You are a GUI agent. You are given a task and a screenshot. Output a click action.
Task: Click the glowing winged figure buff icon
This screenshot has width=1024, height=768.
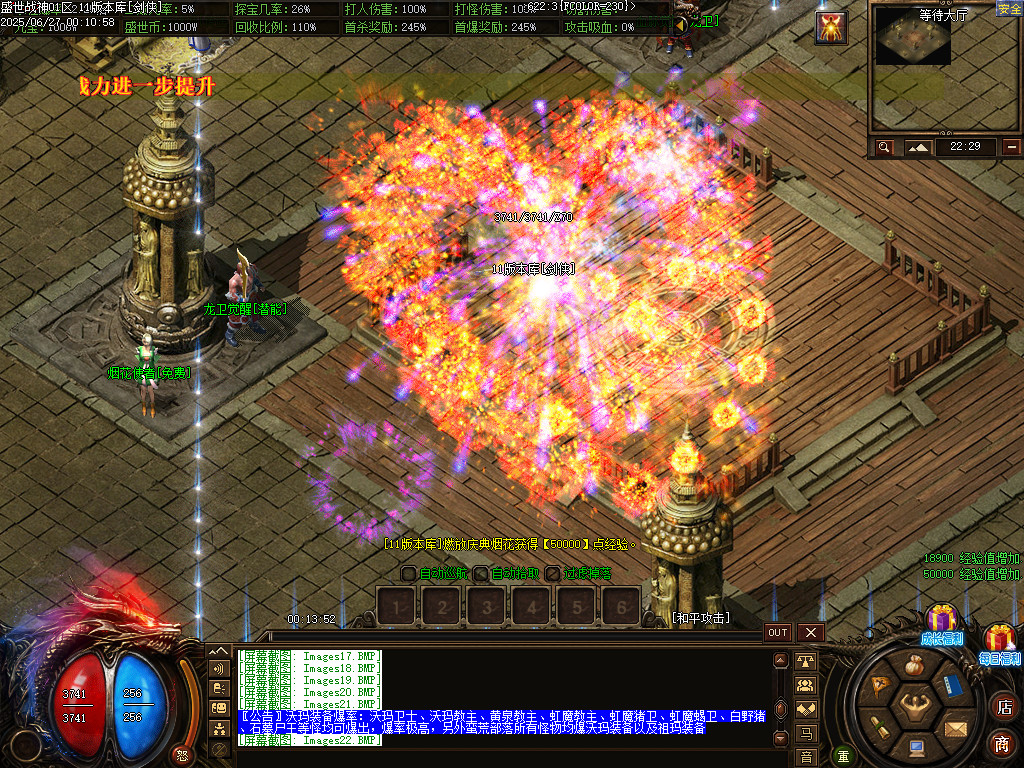pos(831,27)
